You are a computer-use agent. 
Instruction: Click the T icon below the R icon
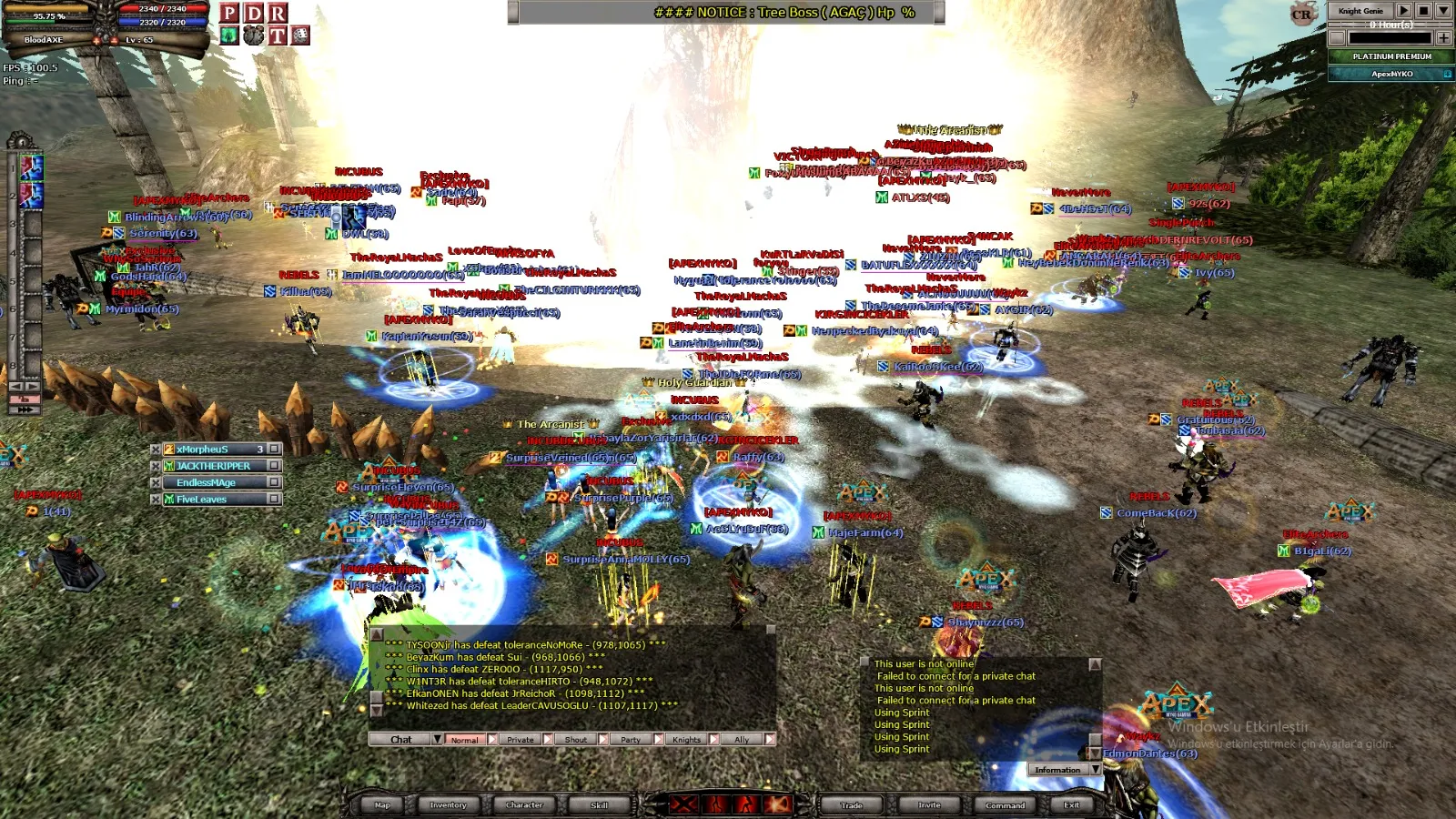278,36
